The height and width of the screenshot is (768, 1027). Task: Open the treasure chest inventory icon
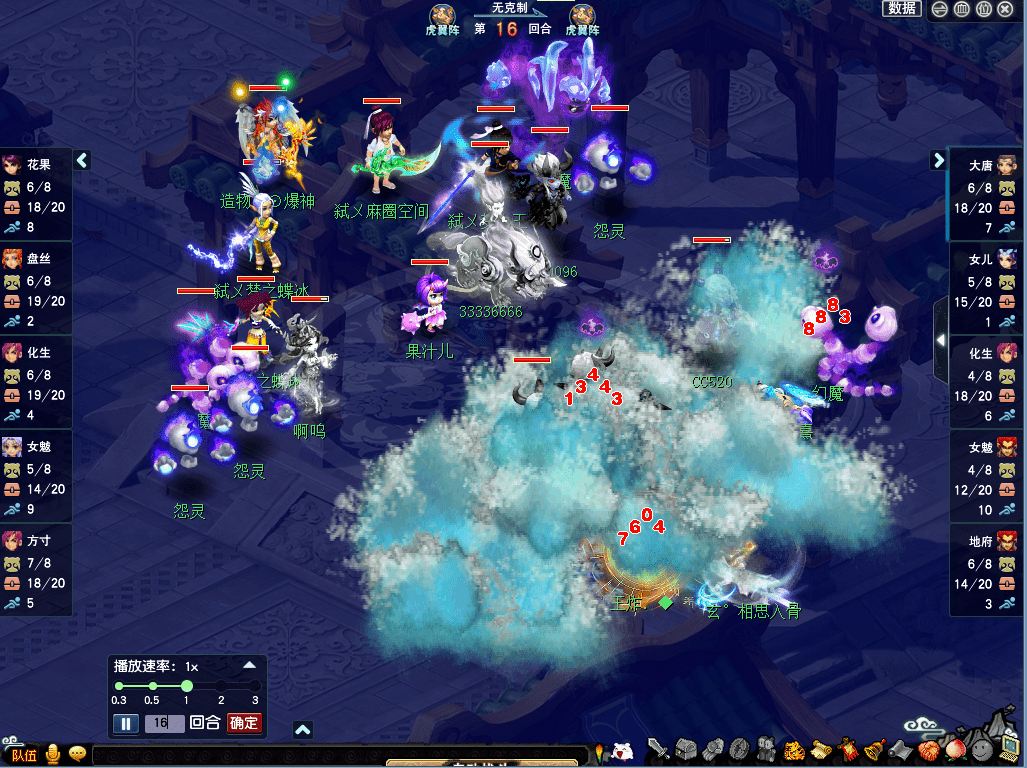pyautogui.click(x=684, y=749)
